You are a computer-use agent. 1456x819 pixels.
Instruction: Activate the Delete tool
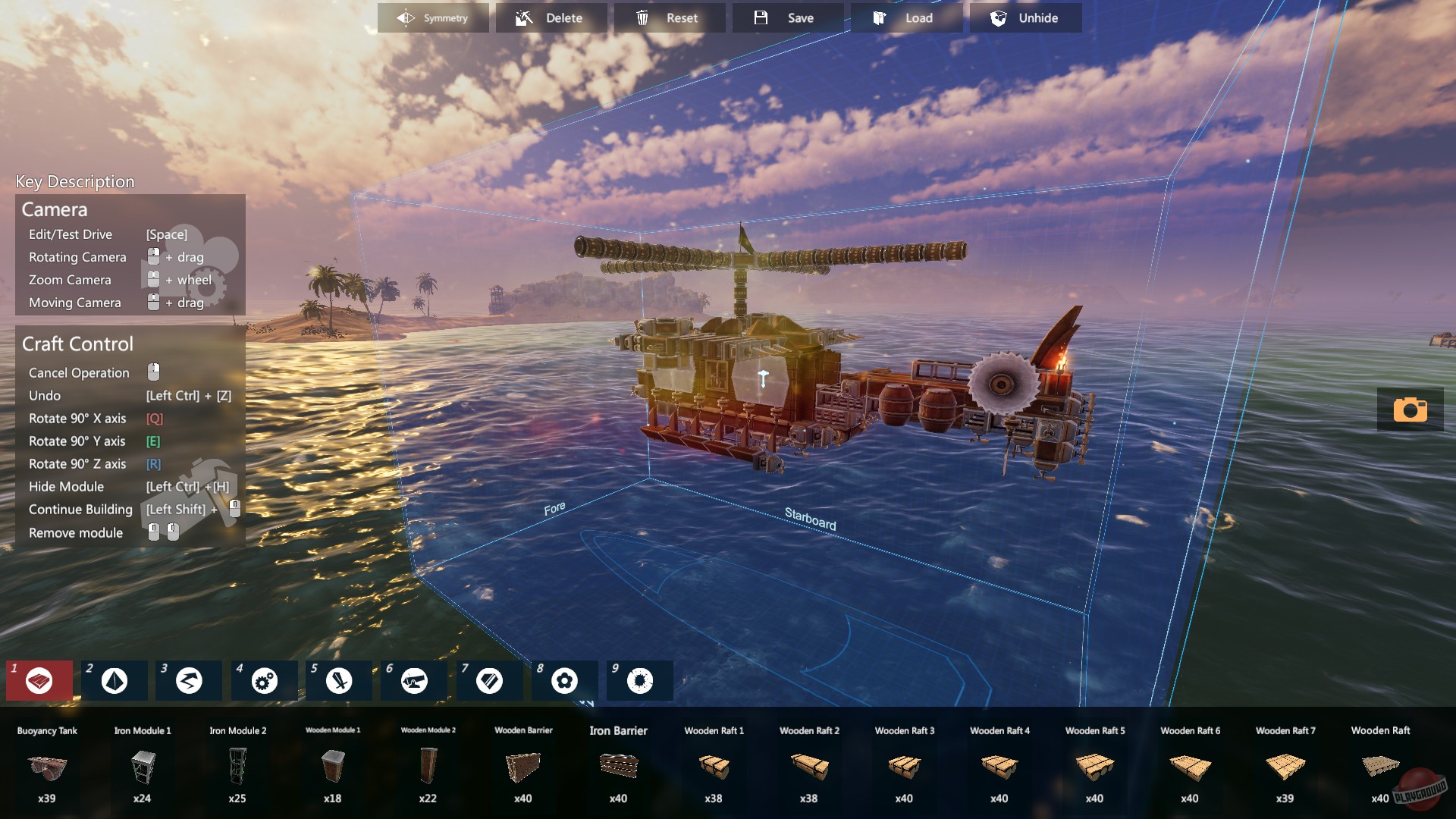point(551,17)
